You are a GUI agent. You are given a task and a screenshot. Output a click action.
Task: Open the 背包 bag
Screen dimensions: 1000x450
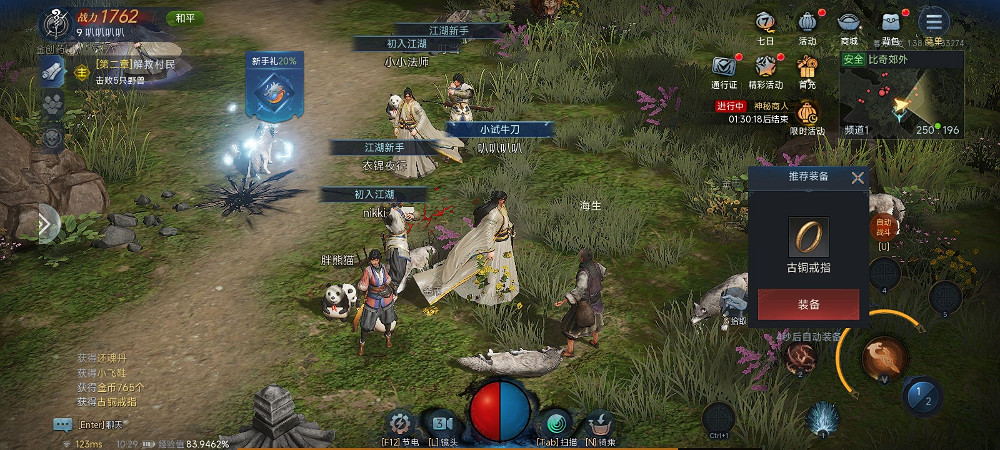(891, 23)
